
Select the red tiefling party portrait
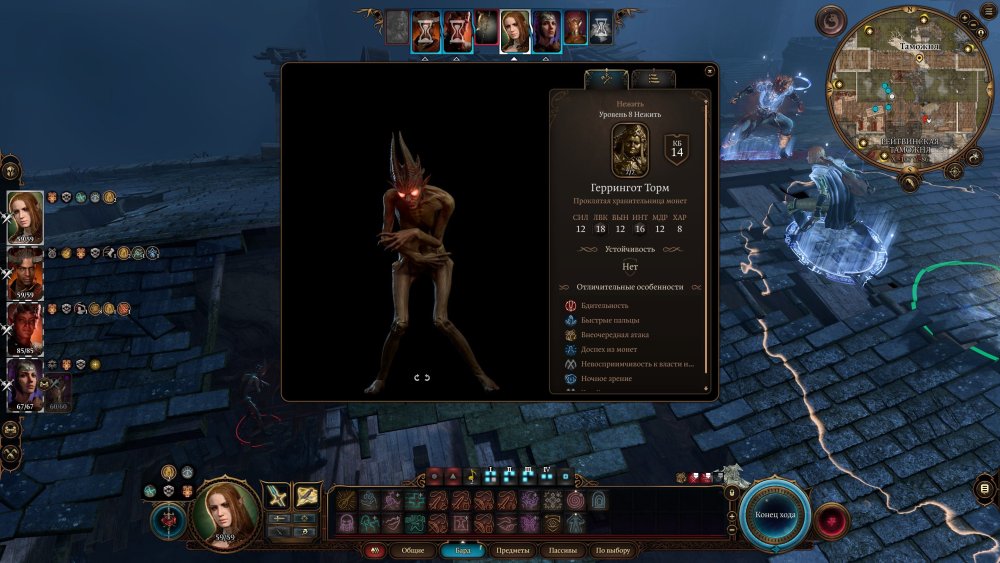coord(26,327)
